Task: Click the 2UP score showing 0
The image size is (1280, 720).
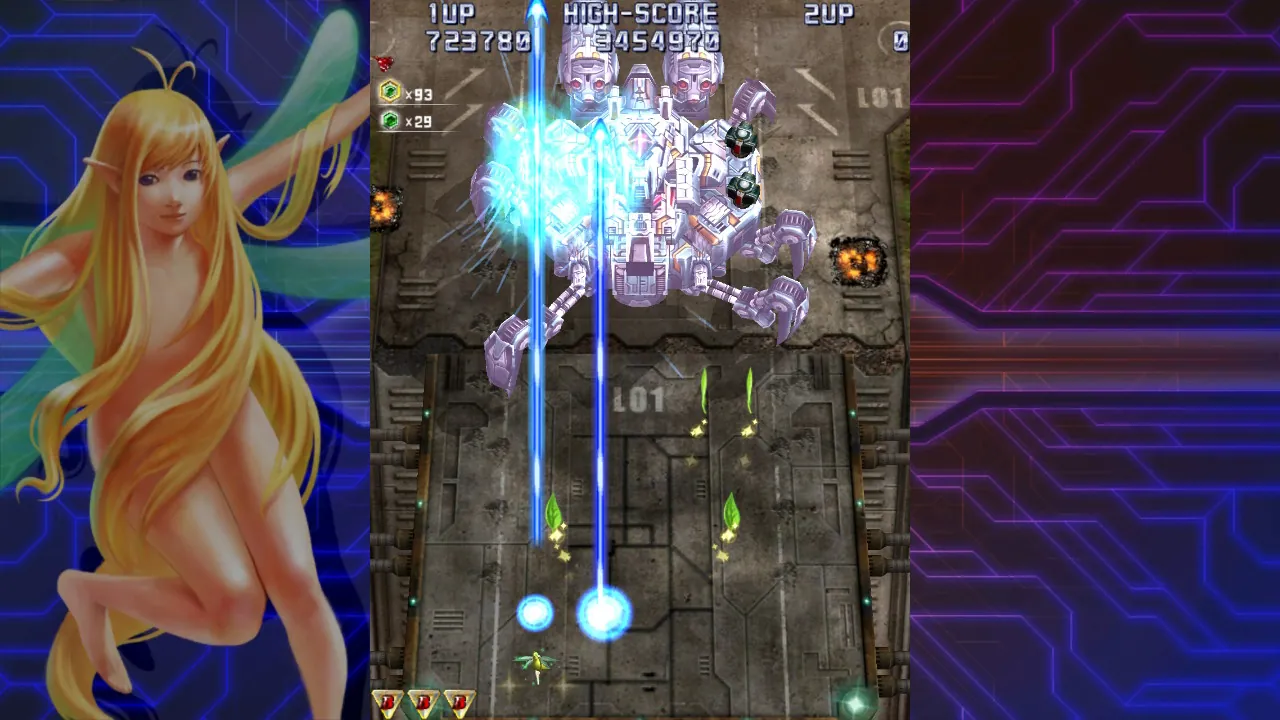Action: tap(900, 41)
